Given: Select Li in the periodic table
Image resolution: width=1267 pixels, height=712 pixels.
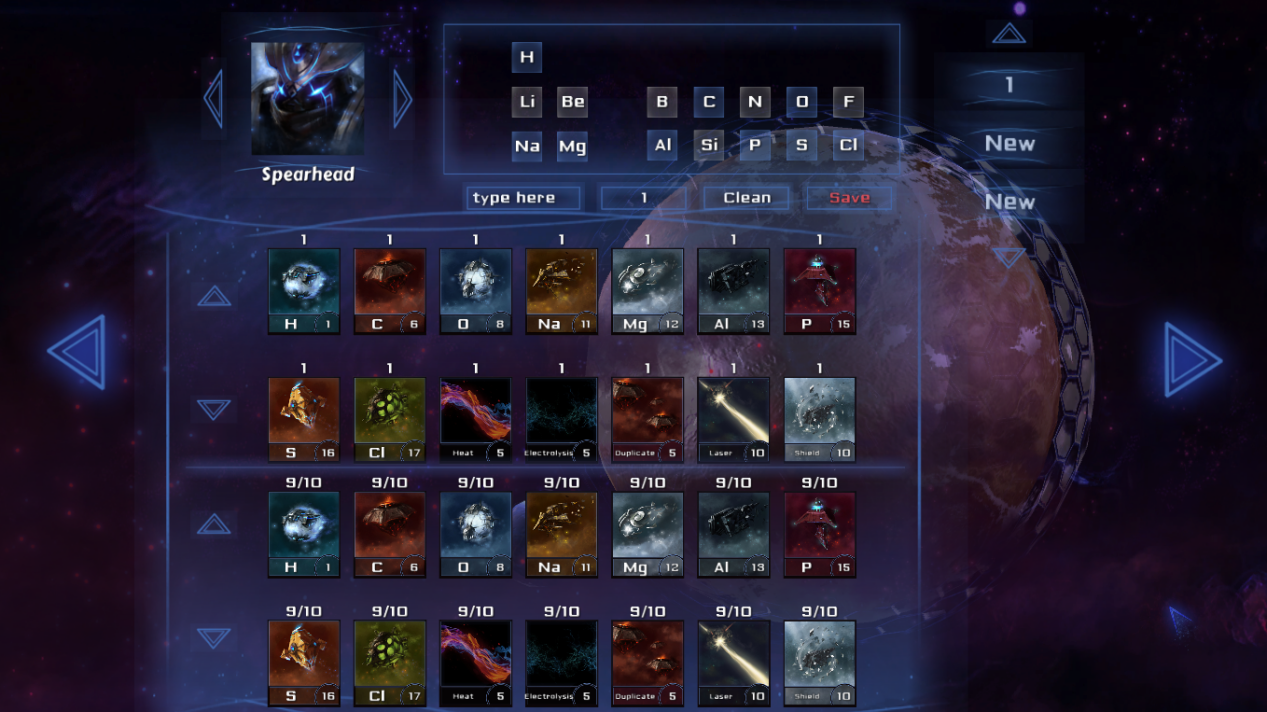Looking at the screenshot, I should (x=527, y=101).
